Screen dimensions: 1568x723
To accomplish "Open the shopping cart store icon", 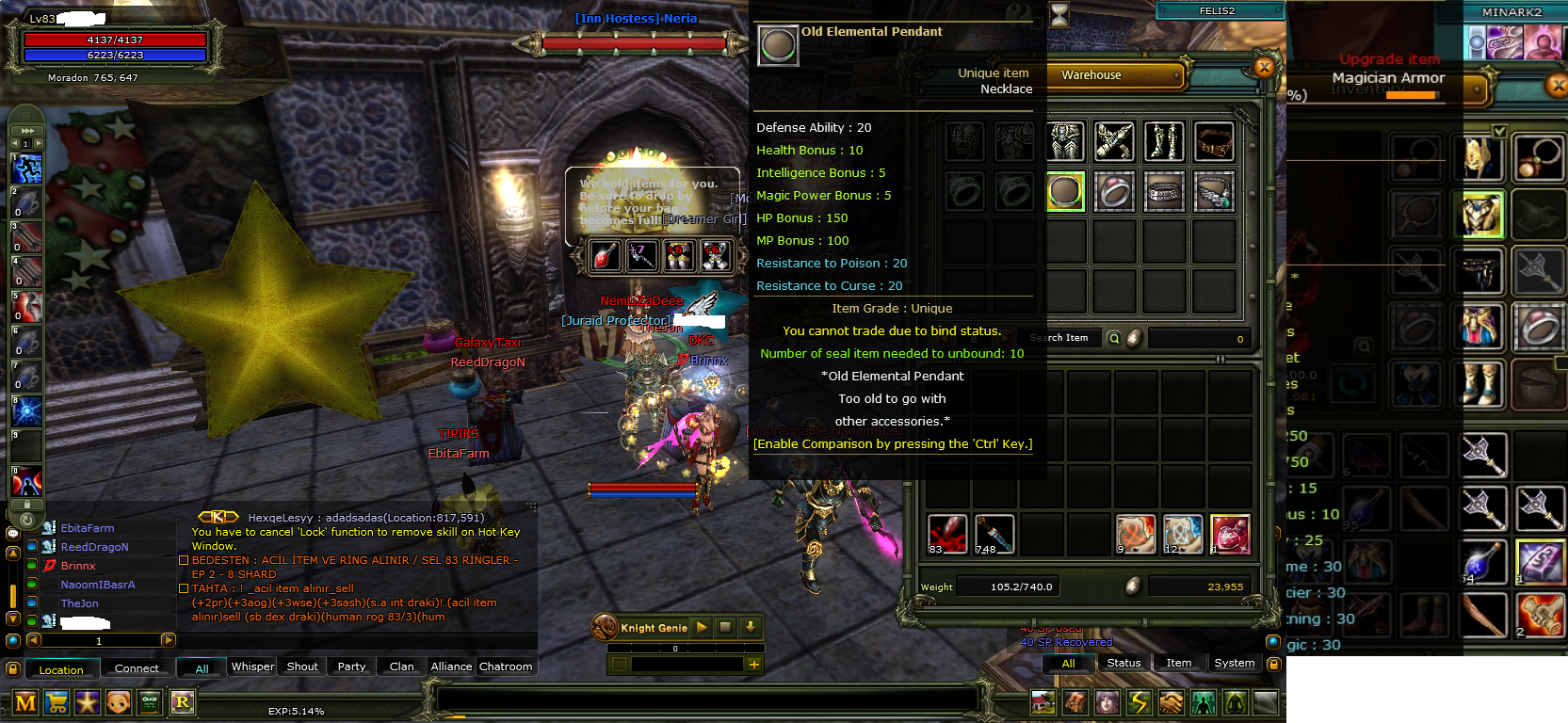I will 57,702.
